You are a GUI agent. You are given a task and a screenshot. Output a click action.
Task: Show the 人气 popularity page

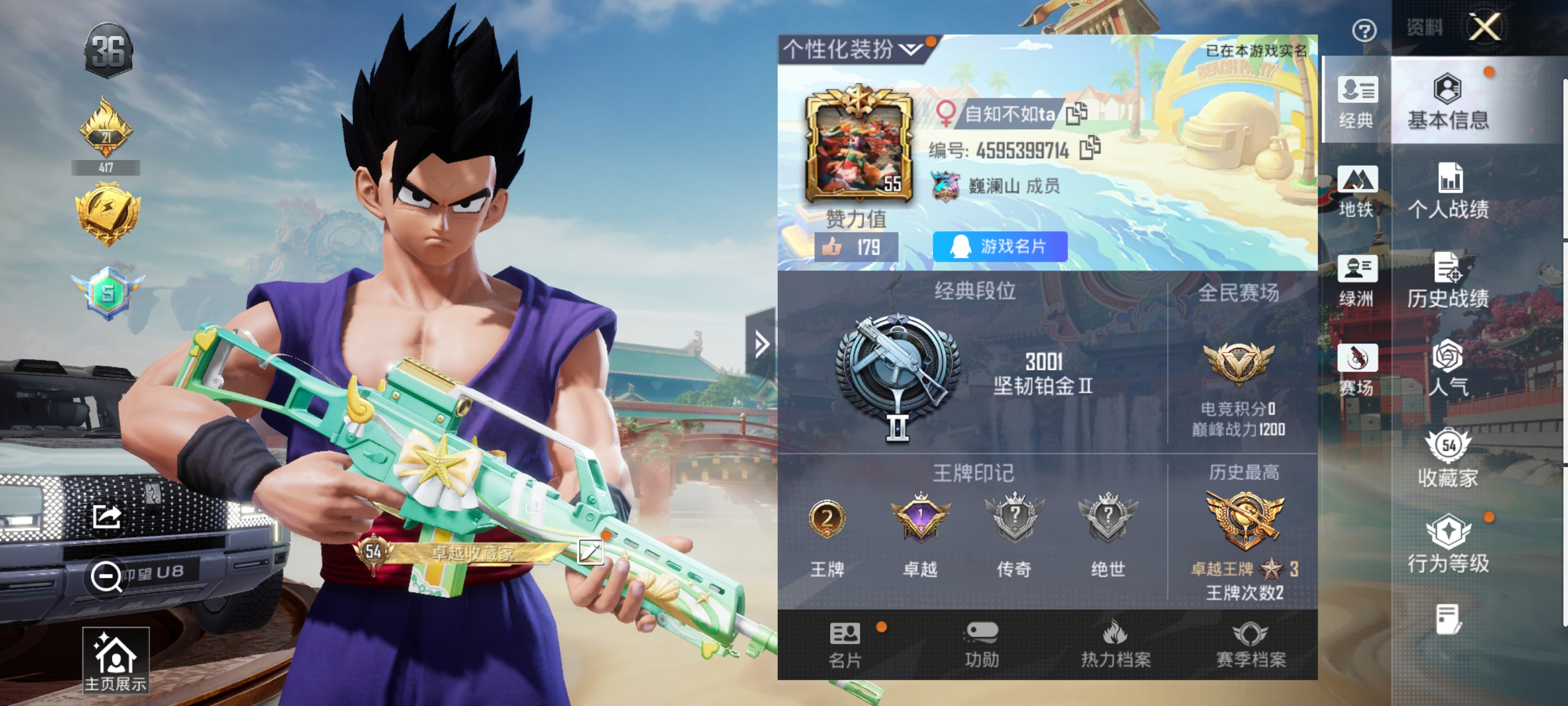1448,370
